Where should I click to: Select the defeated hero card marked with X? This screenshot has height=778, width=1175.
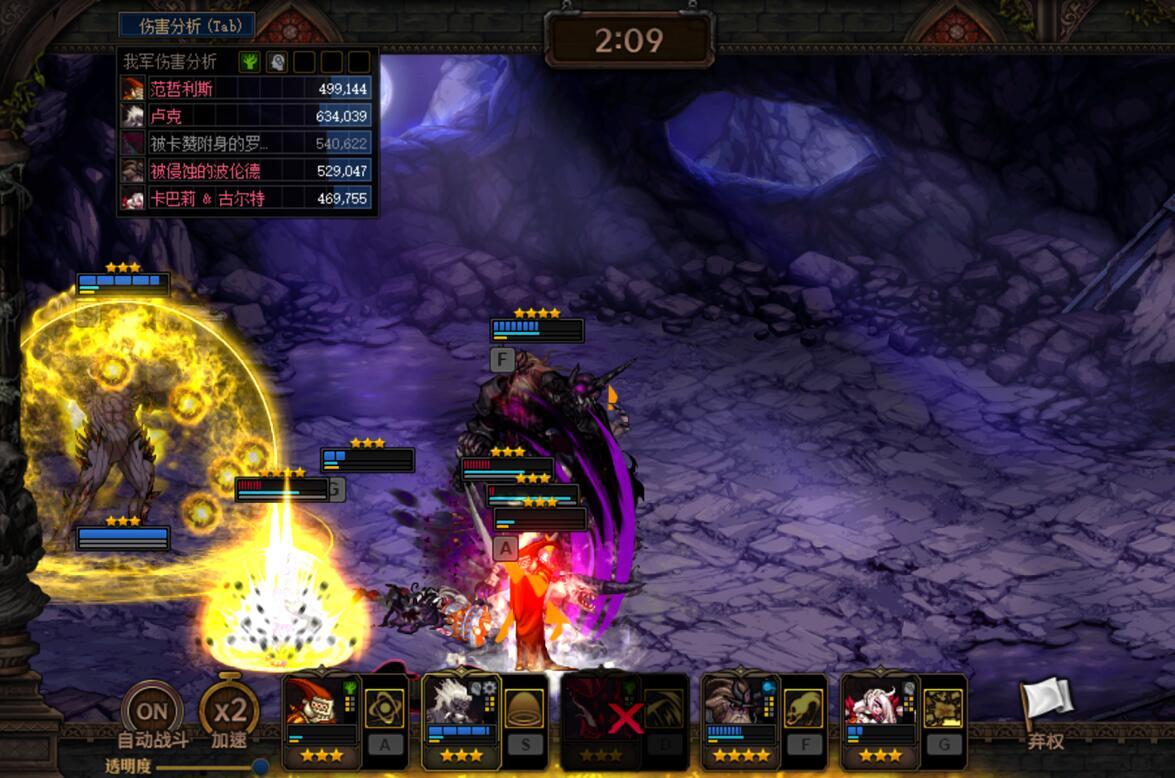click(601, 713)
